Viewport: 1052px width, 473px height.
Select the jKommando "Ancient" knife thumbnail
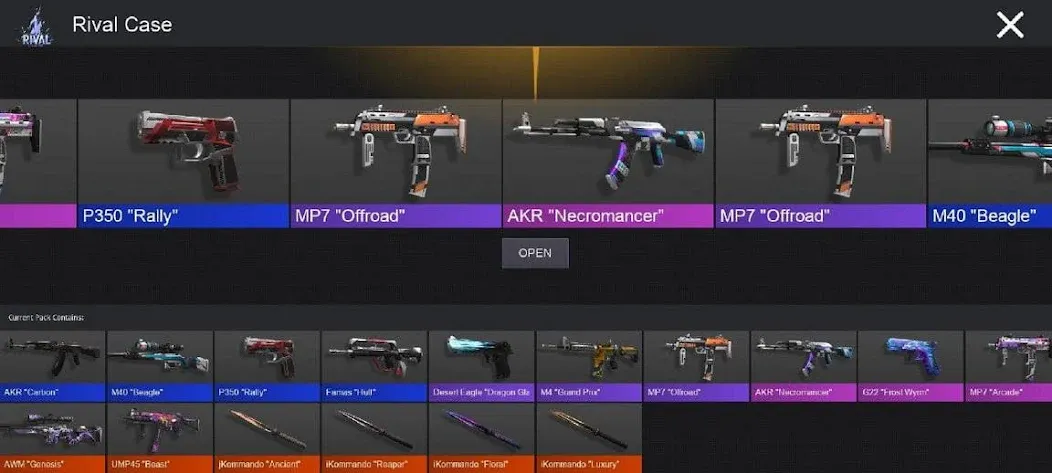267,436
